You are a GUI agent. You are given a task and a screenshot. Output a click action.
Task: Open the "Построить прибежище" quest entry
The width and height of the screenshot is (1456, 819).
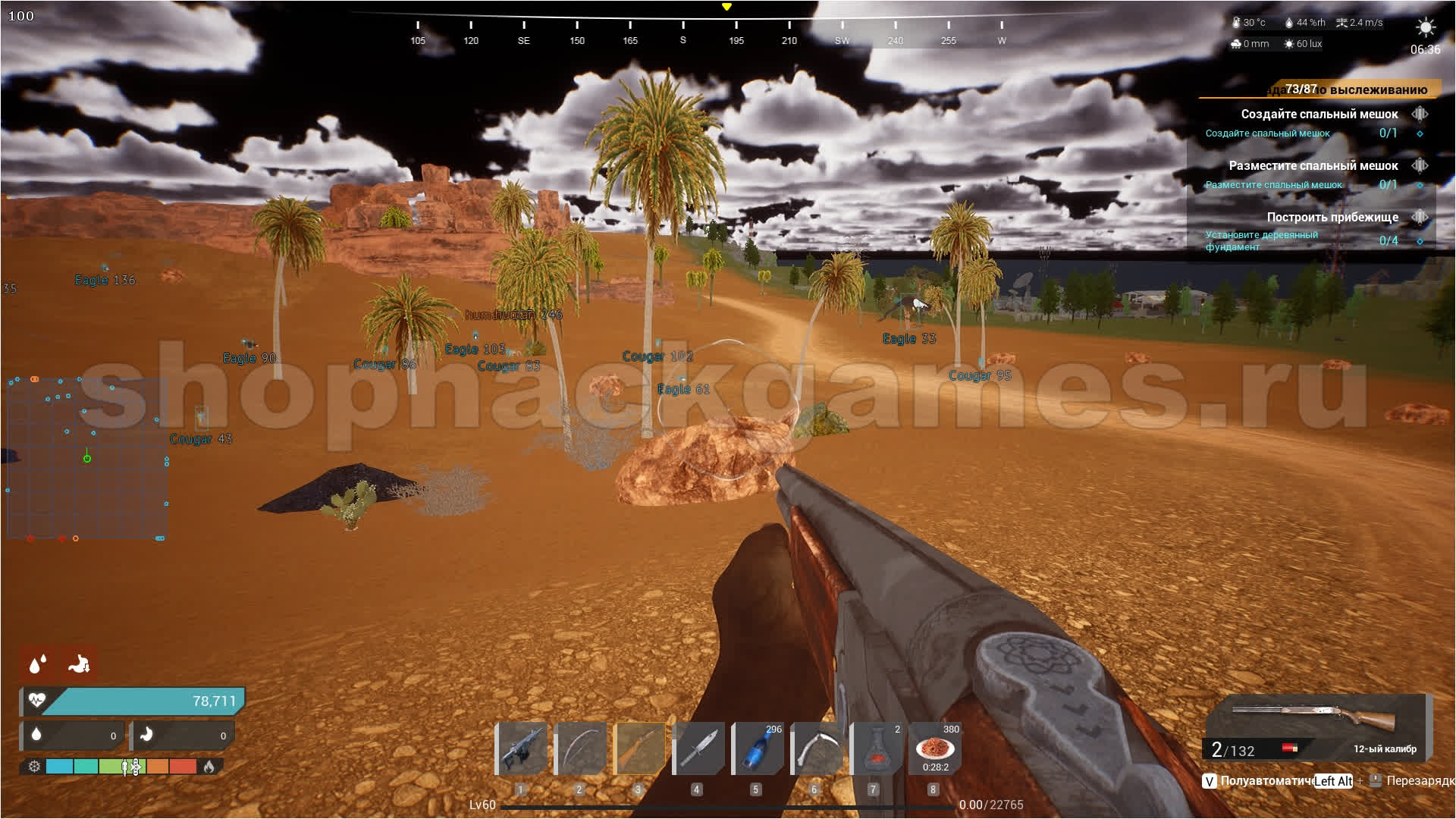pos(1332,218)
